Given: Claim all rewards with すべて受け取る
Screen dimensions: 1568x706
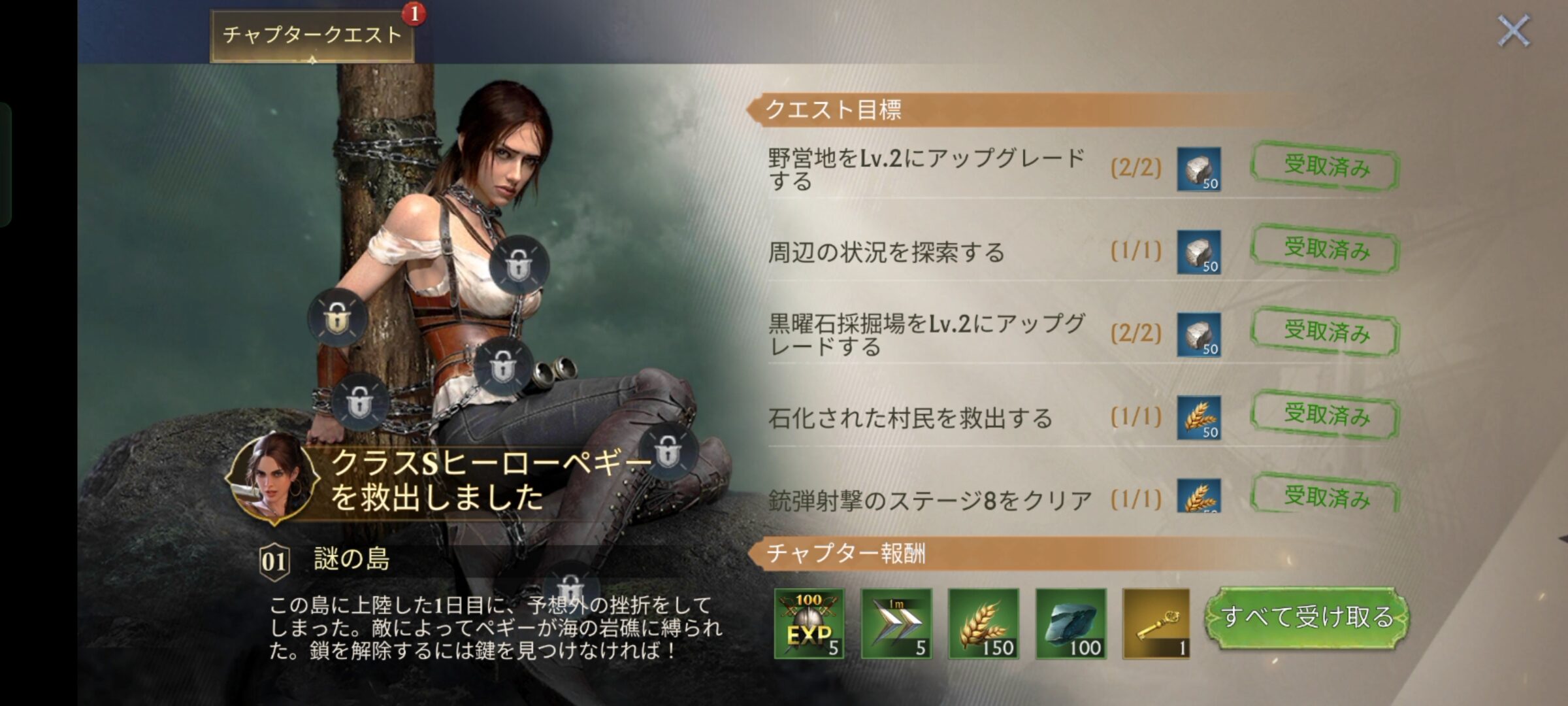Looking at the screenshot, I should tap(1307, 618).
